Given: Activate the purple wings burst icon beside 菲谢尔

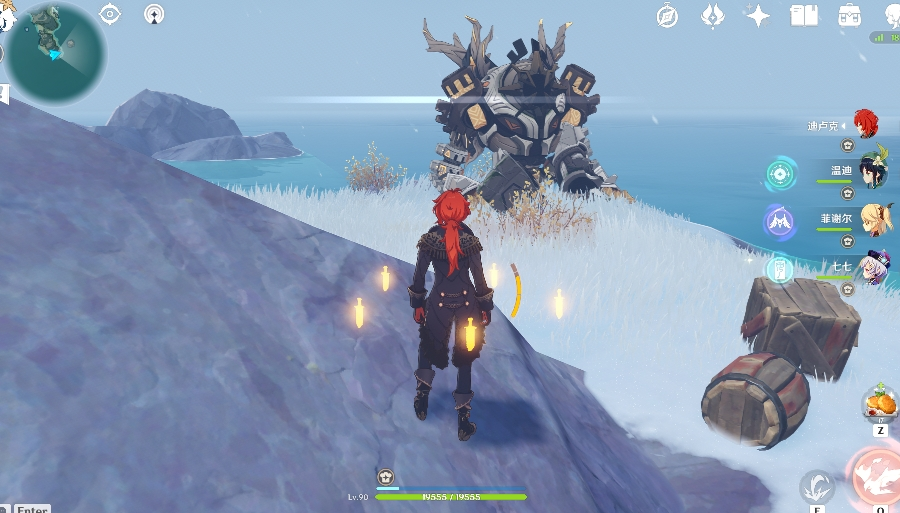Looking at the screenshot, I should point(780,221).
